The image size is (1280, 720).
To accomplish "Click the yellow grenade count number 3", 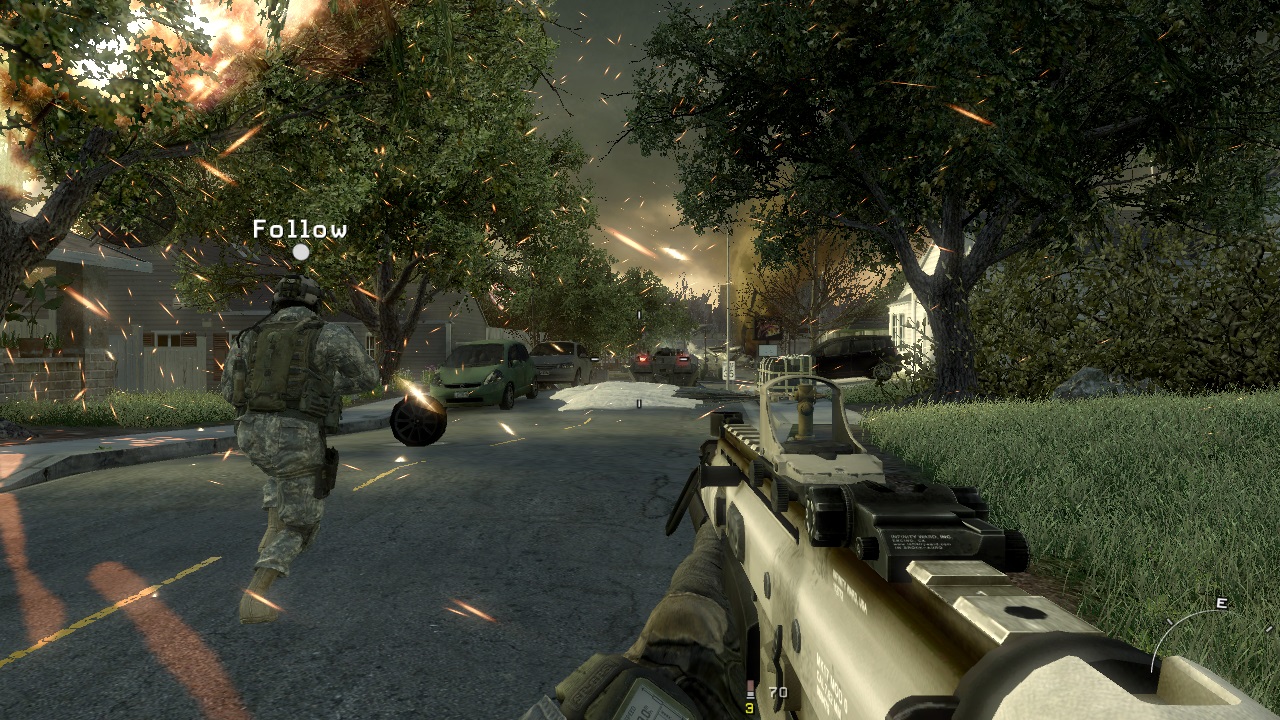I will [x=749, y=708].
